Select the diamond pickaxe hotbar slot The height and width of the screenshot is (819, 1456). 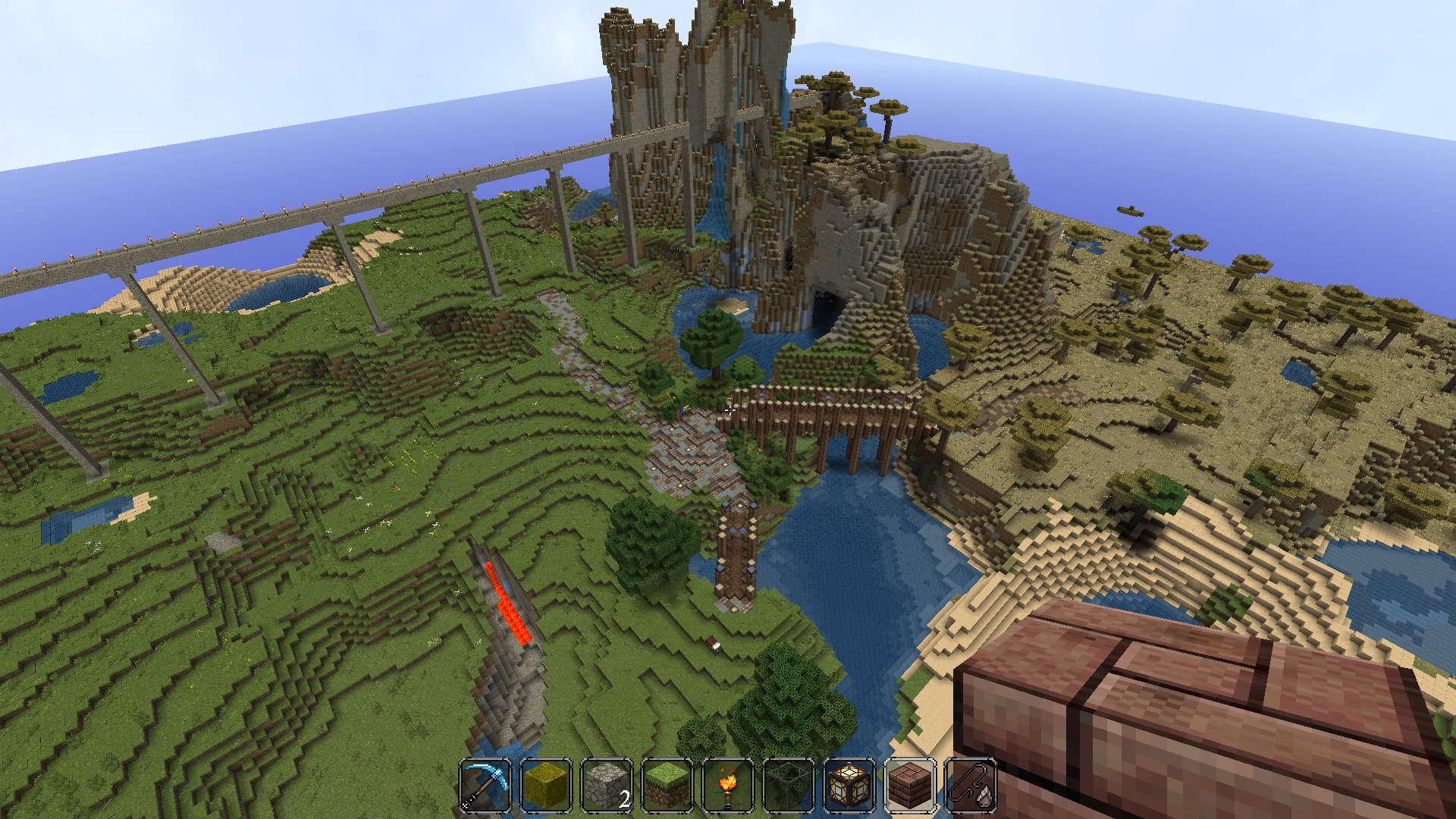pos(485,786)
